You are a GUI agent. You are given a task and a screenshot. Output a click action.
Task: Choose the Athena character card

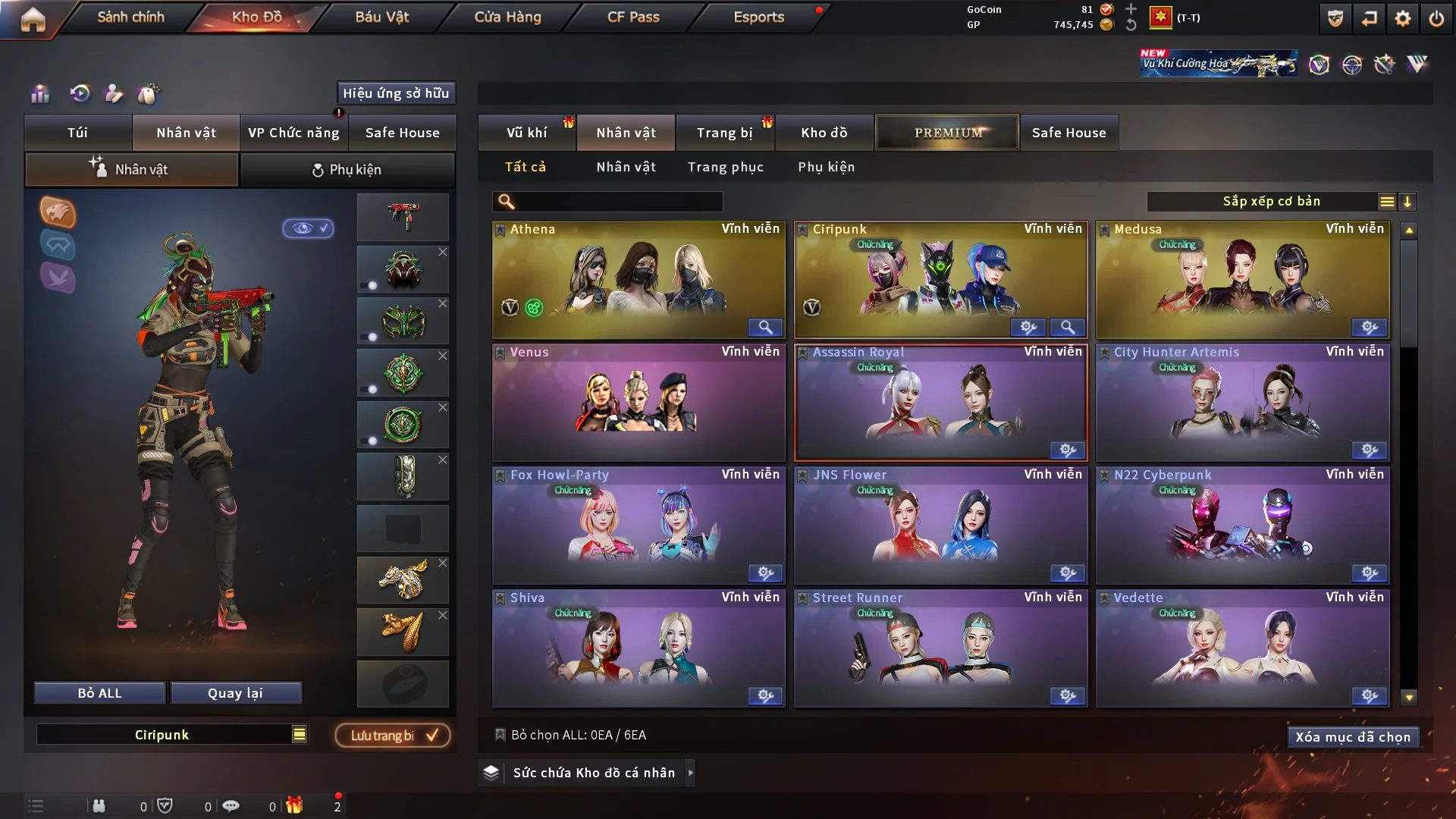point(638,279)
